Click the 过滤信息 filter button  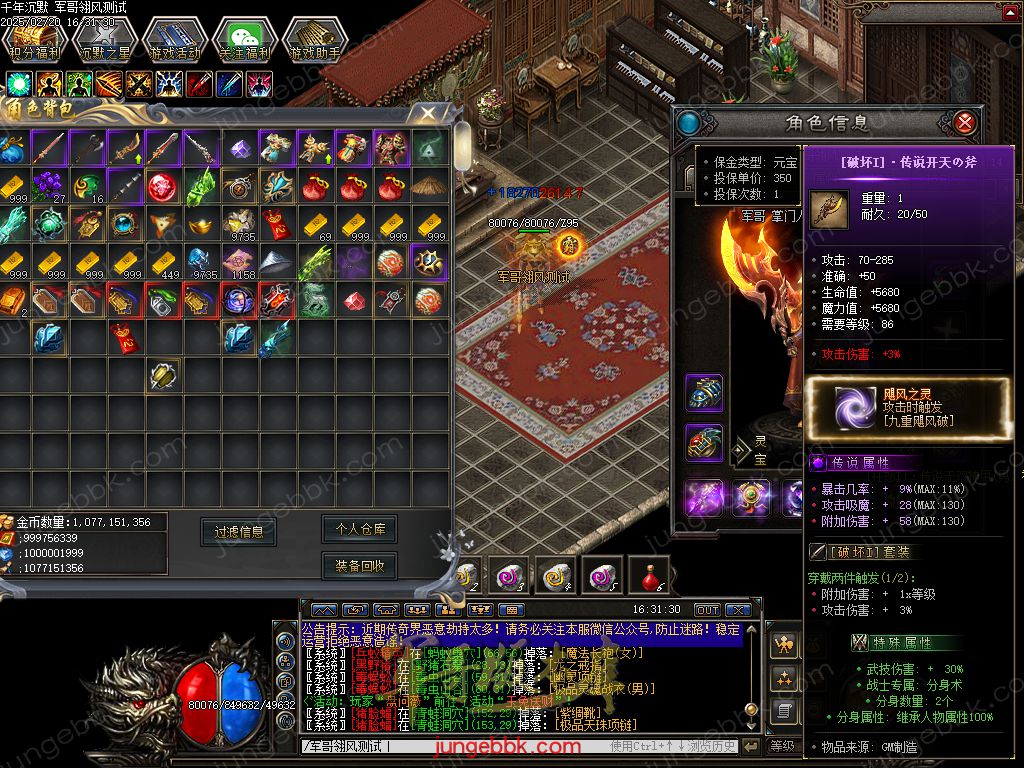point(238,532)
